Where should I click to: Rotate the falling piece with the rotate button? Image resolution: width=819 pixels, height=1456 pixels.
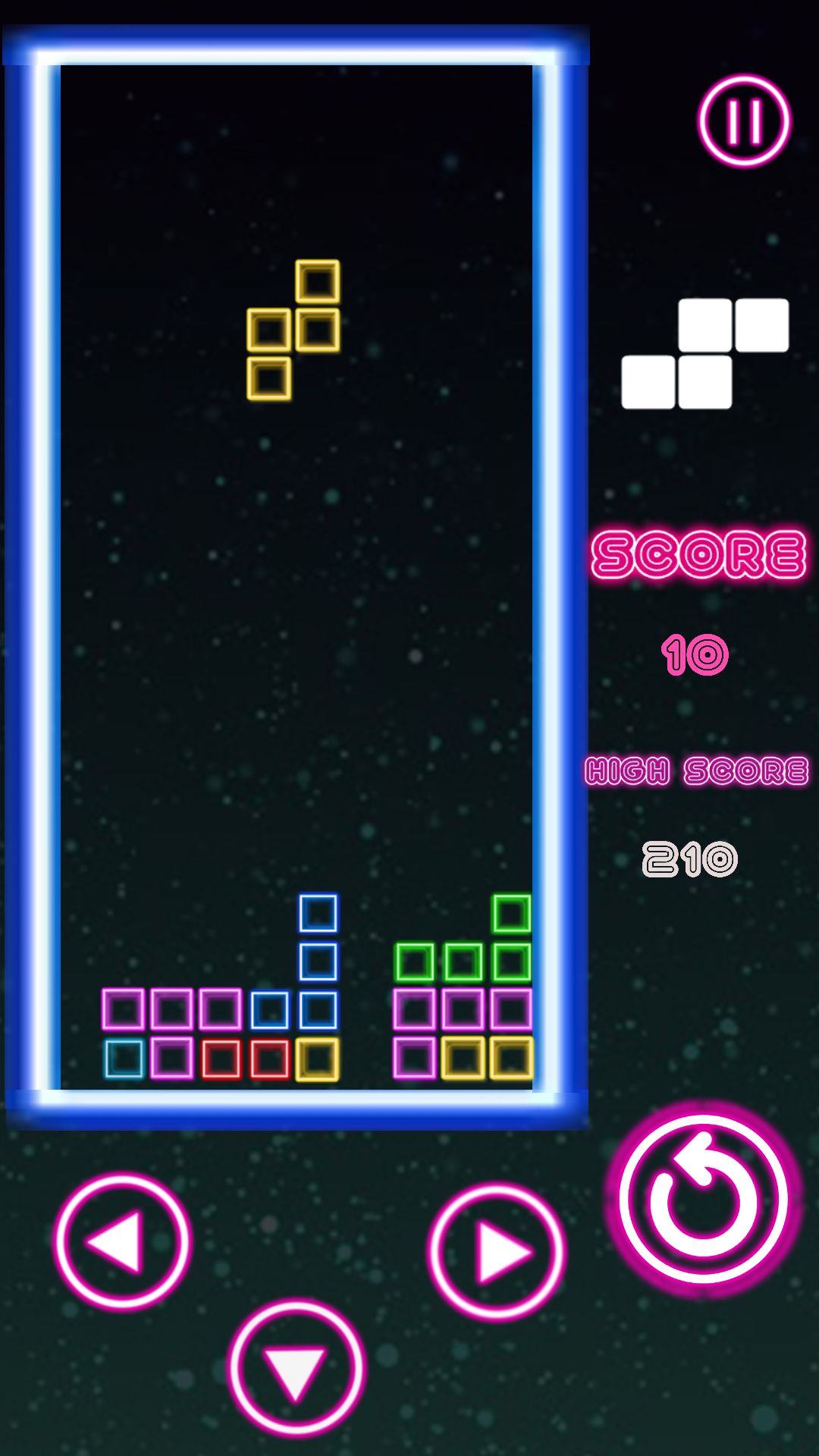click(x=704, y=1199)
